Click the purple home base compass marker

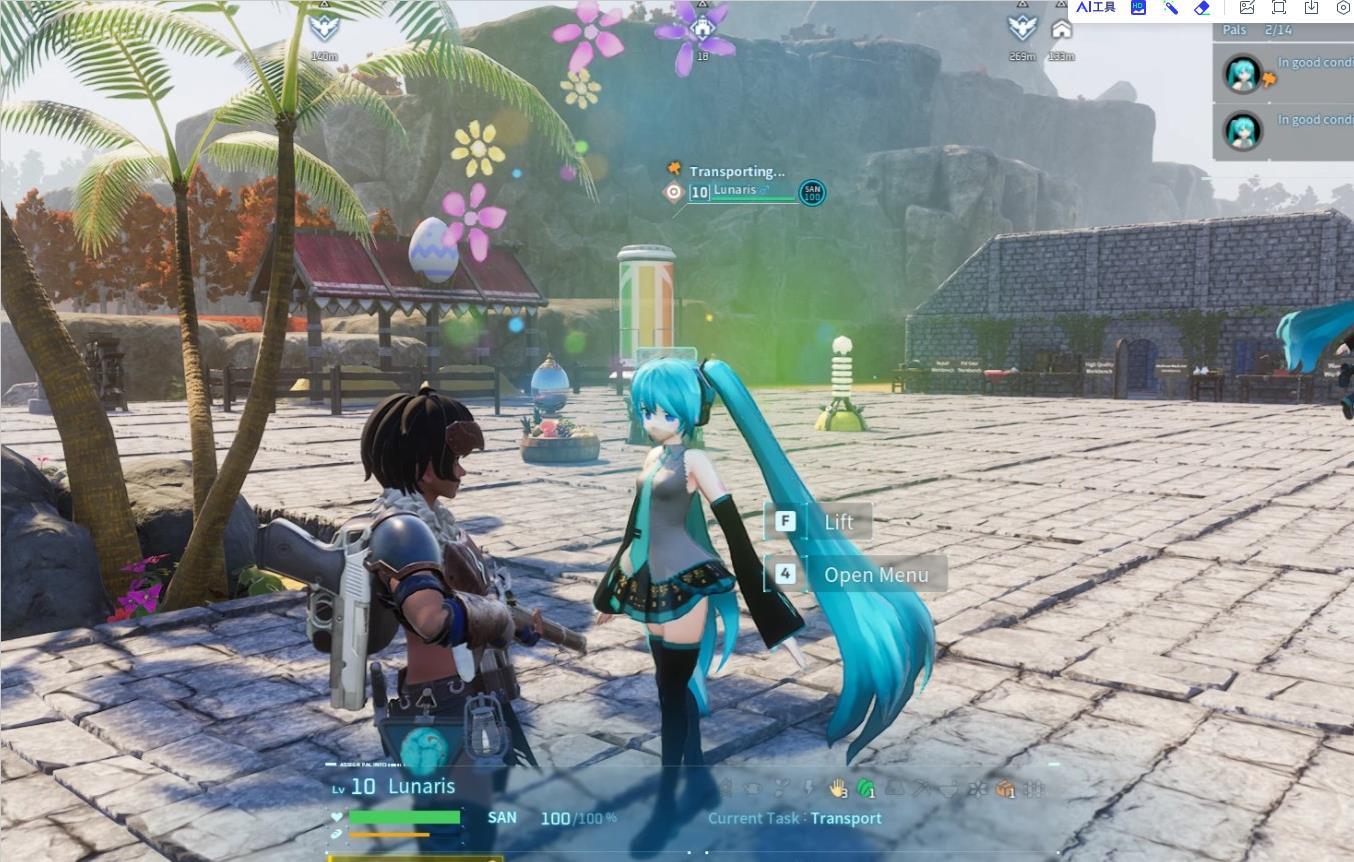point(702,29)
